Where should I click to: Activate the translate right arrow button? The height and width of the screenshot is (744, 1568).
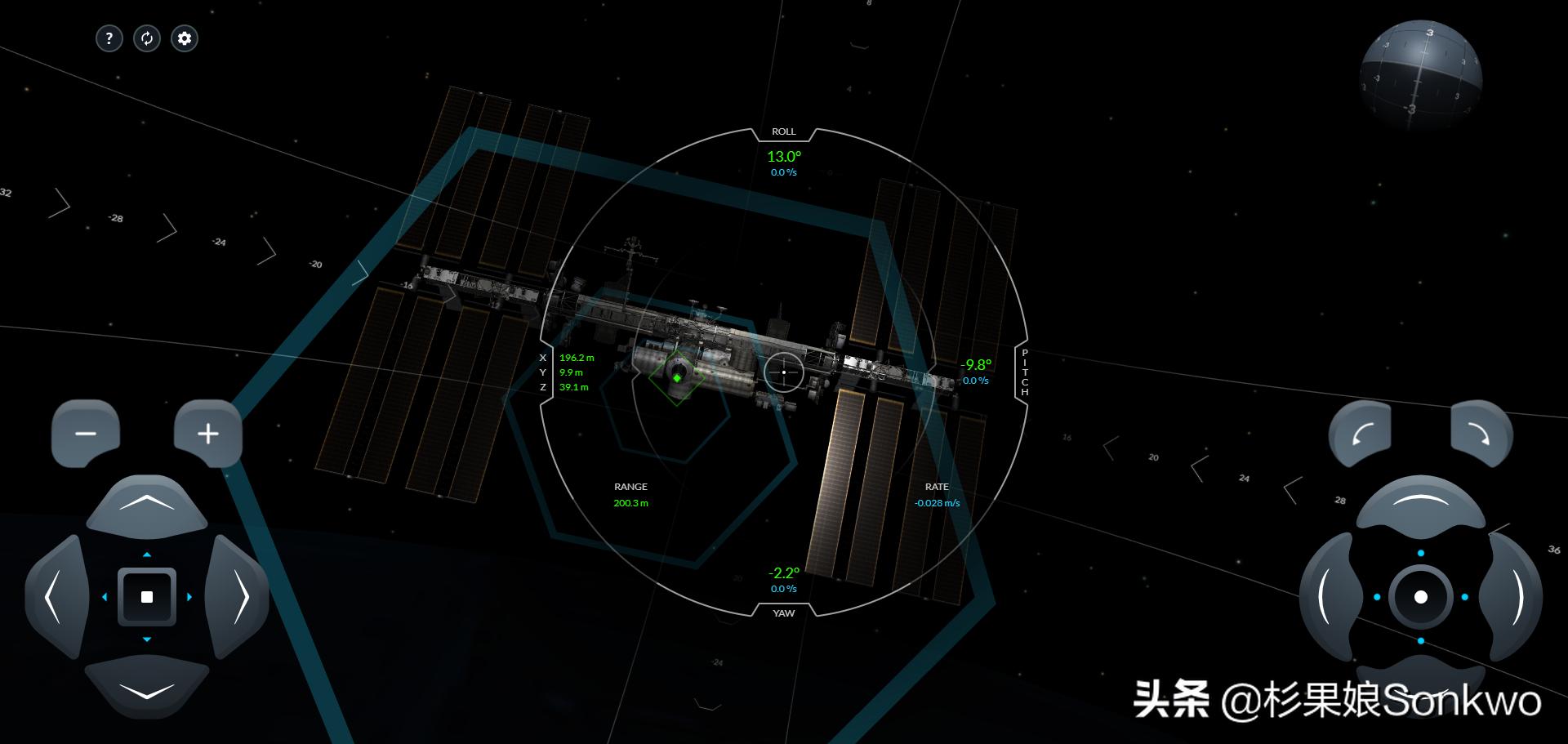238,597
